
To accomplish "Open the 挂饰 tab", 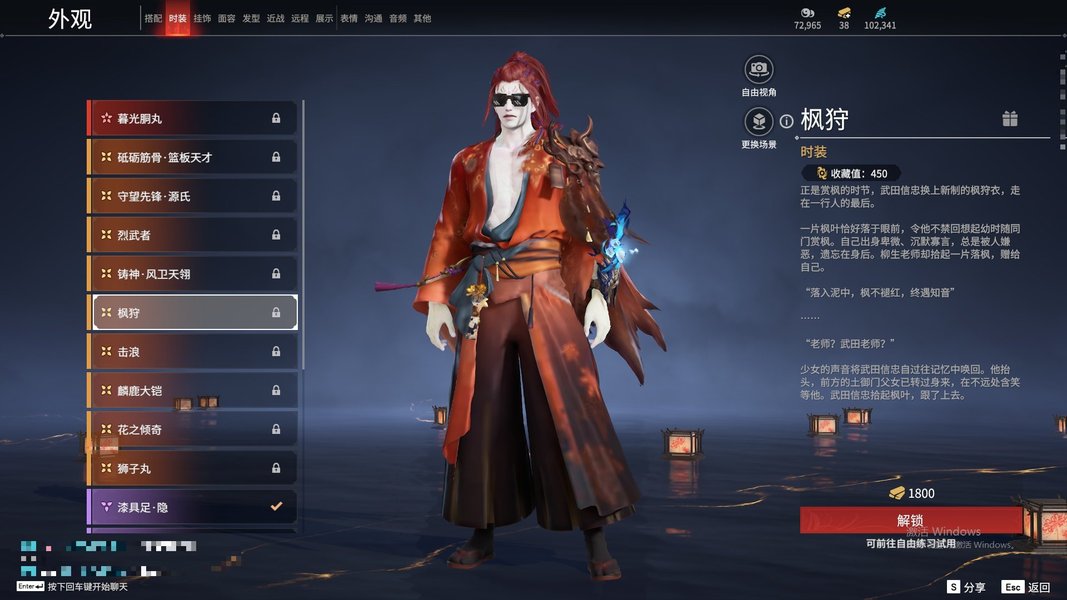I will [x=202, y=18].
